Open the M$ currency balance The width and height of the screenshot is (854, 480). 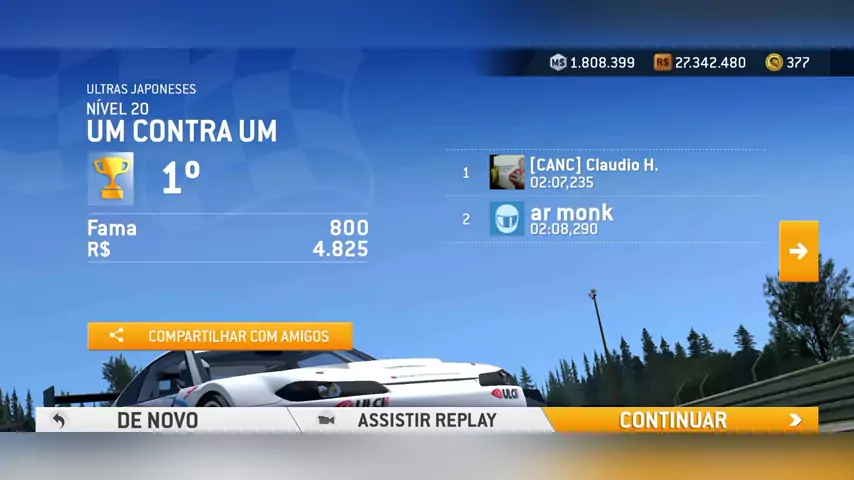point(593,62)
